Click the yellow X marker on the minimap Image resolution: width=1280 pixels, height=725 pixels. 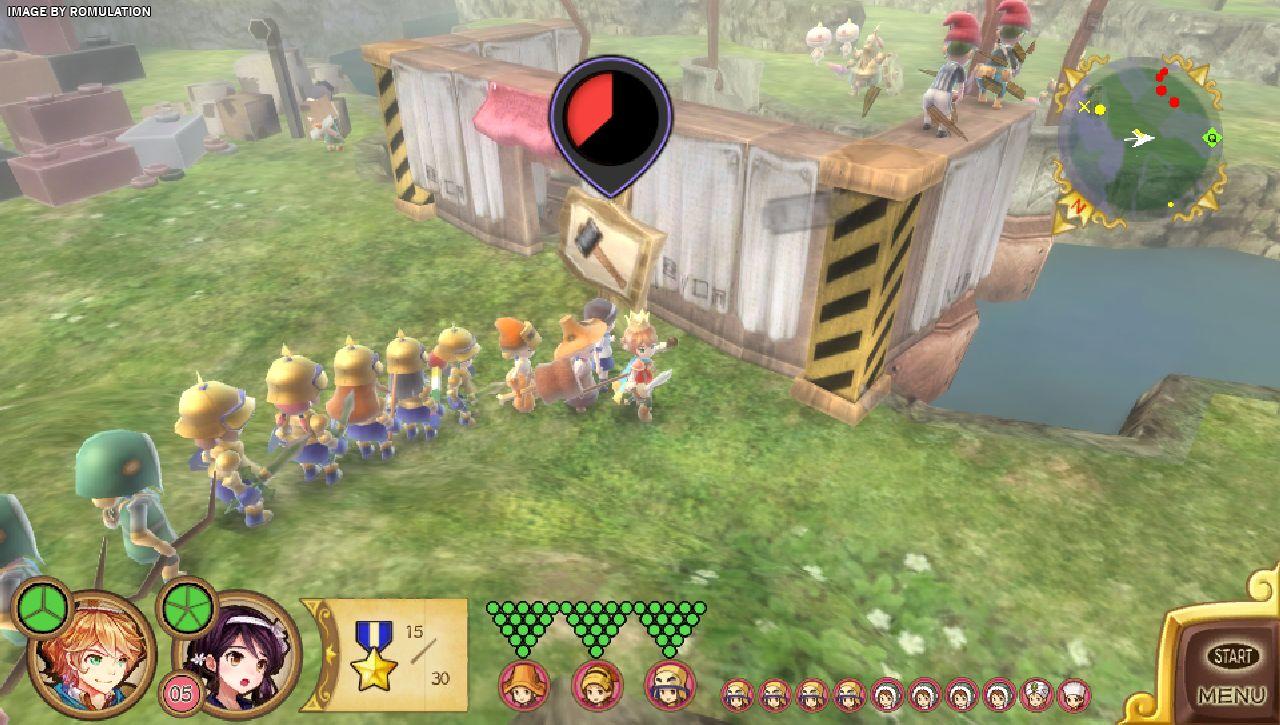[x=1084, y=107]
